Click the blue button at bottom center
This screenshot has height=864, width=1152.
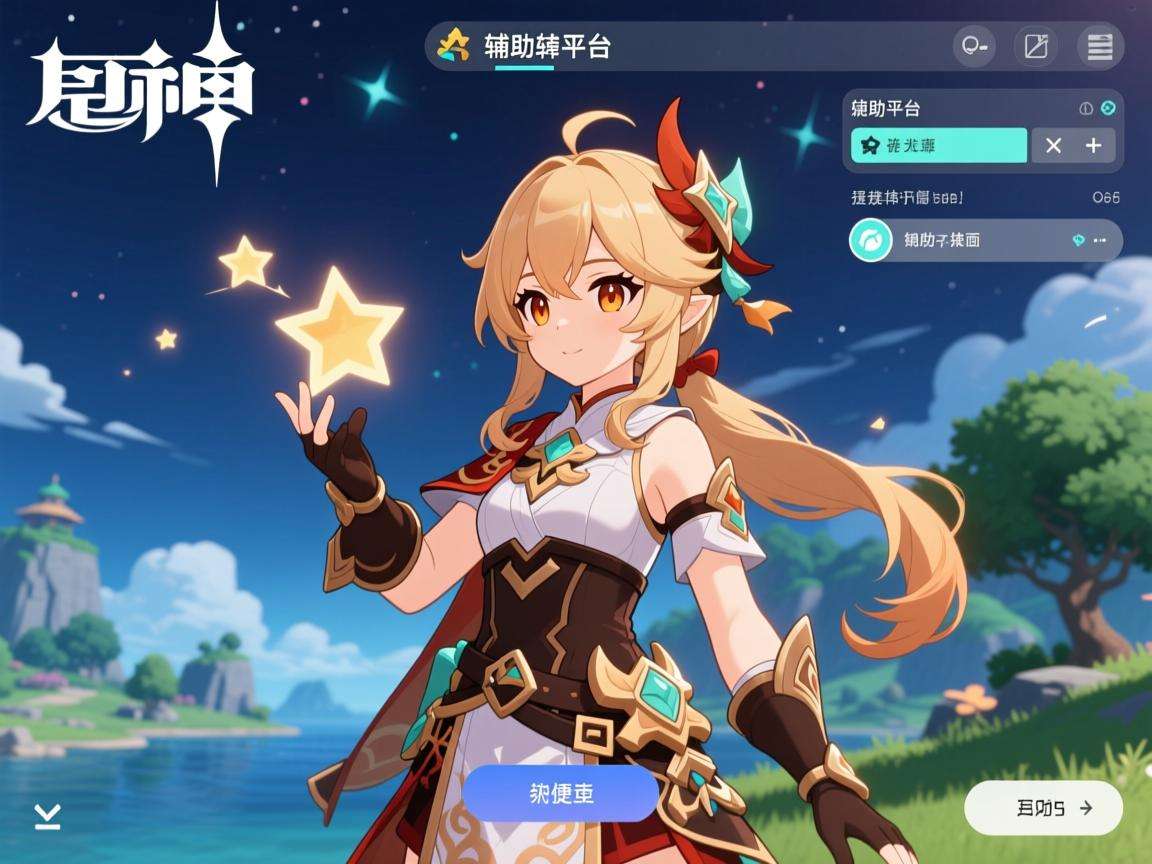(x=560, y=793)
